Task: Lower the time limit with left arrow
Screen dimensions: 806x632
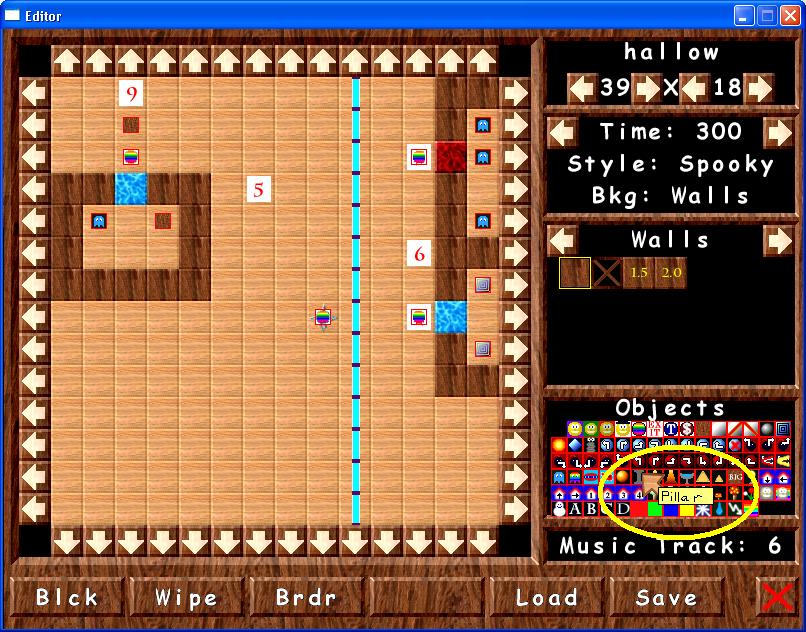Action: click(563, 132)
